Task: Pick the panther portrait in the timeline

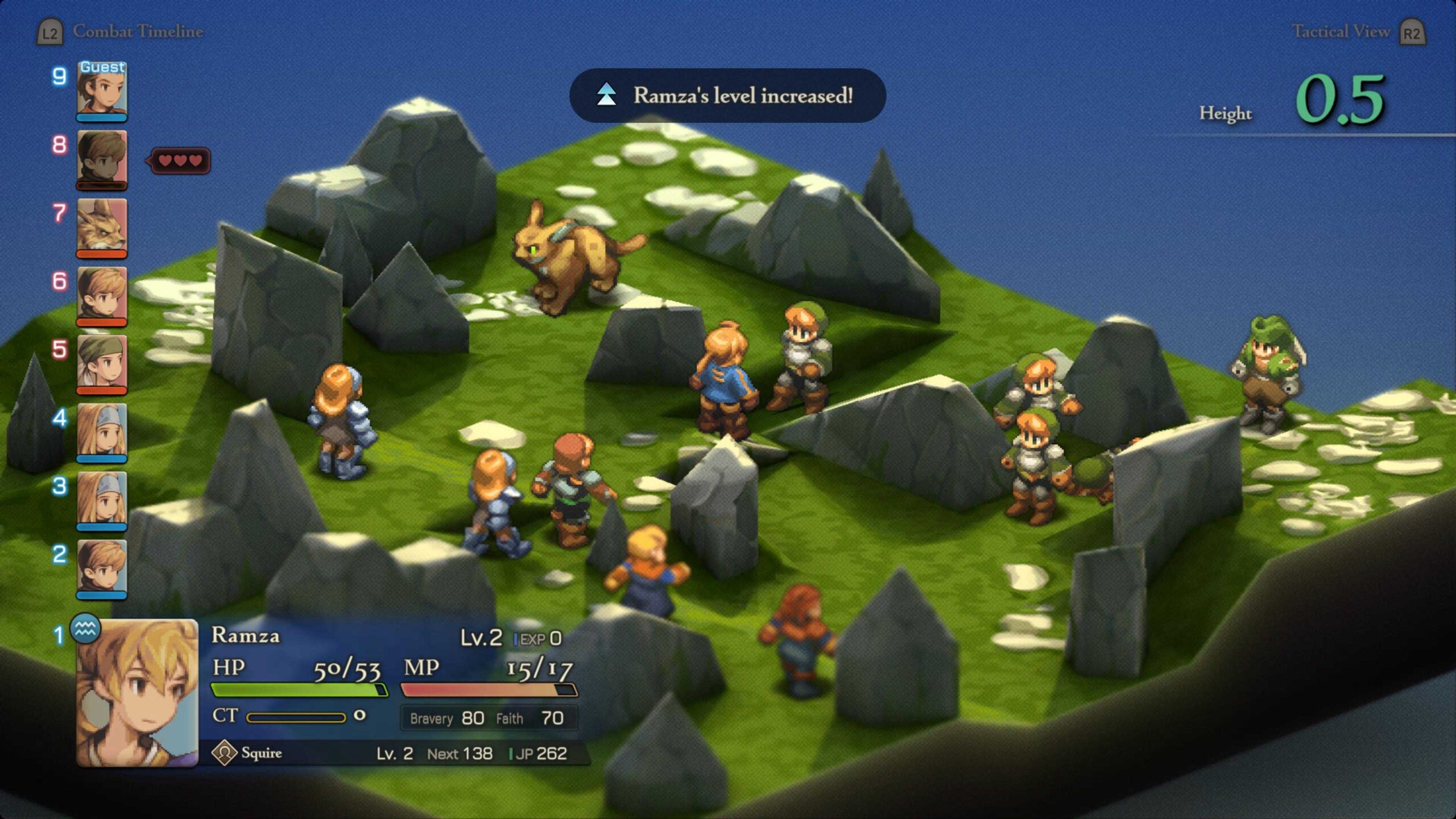Action: click(x=102, y=227)
